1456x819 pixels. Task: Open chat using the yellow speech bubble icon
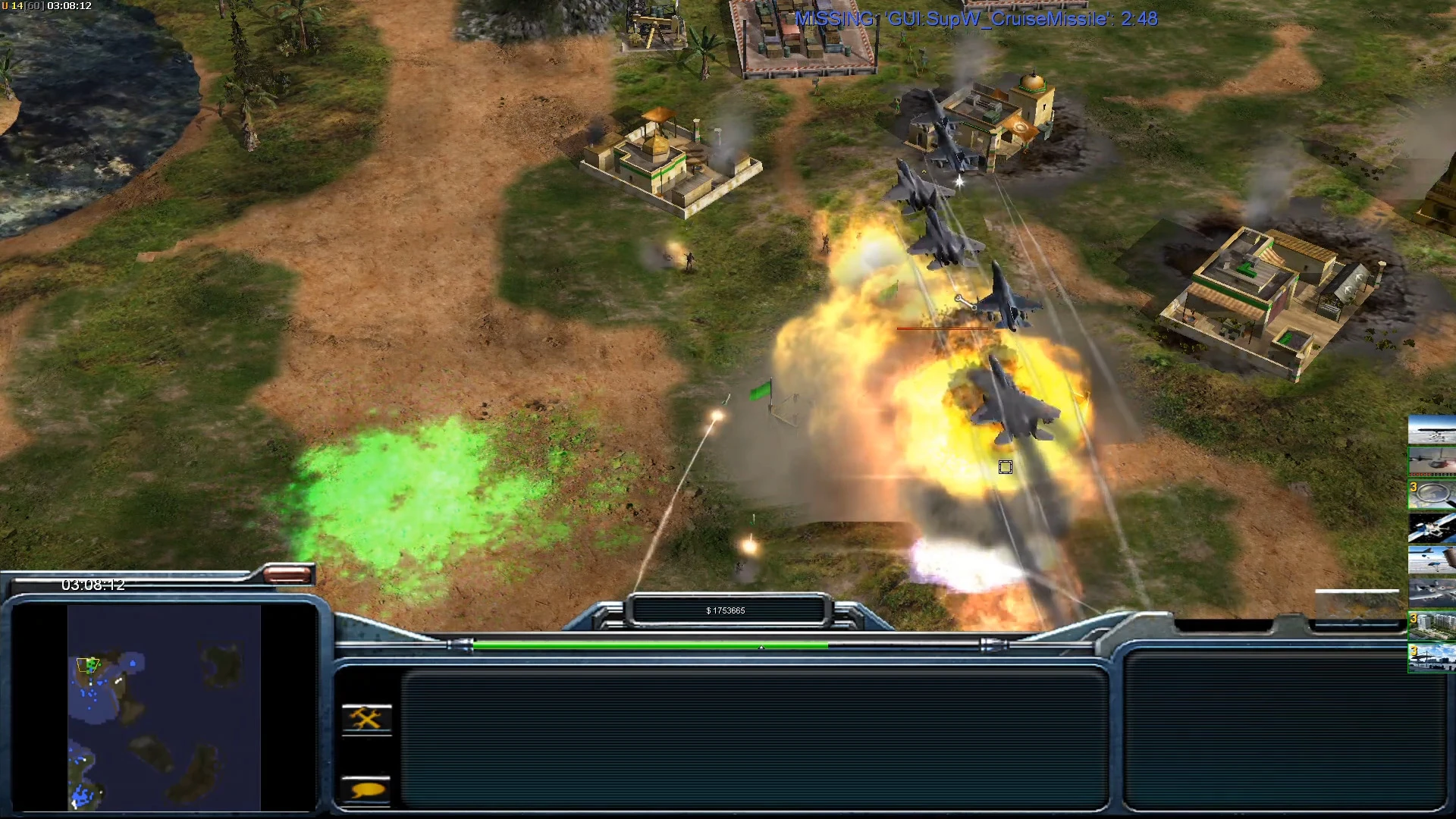(366, 789)
